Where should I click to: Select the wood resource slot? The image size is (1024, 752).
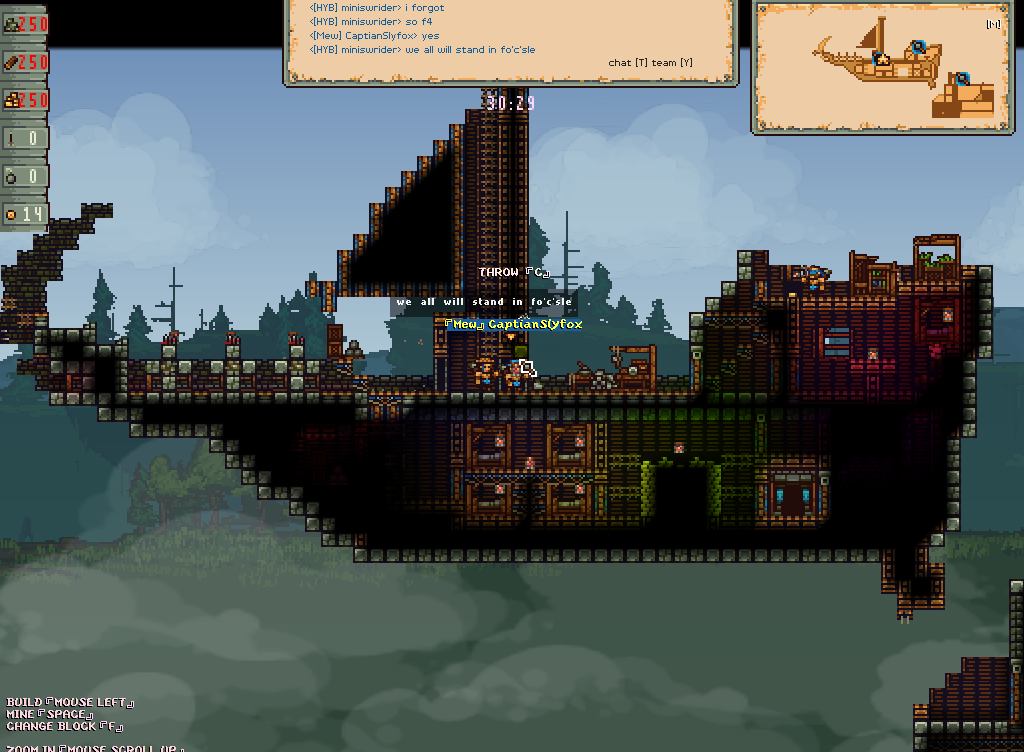[24, 62]
